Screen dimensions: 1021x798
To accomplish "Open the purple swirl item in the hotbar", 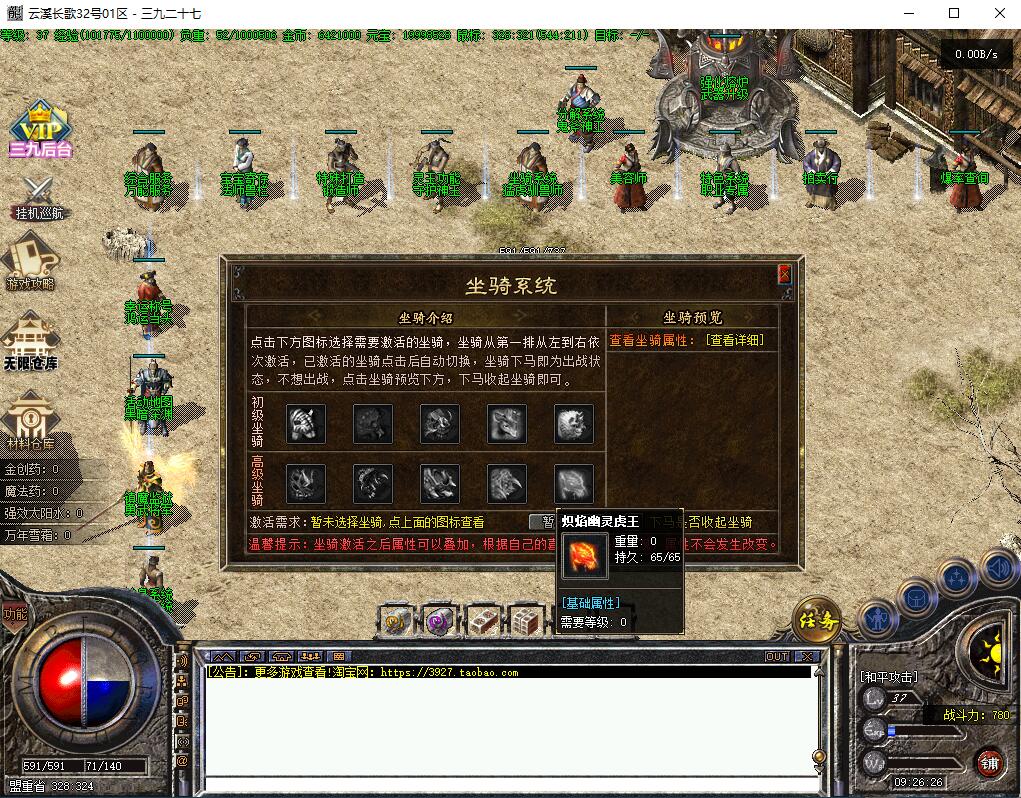I will 439,621.
